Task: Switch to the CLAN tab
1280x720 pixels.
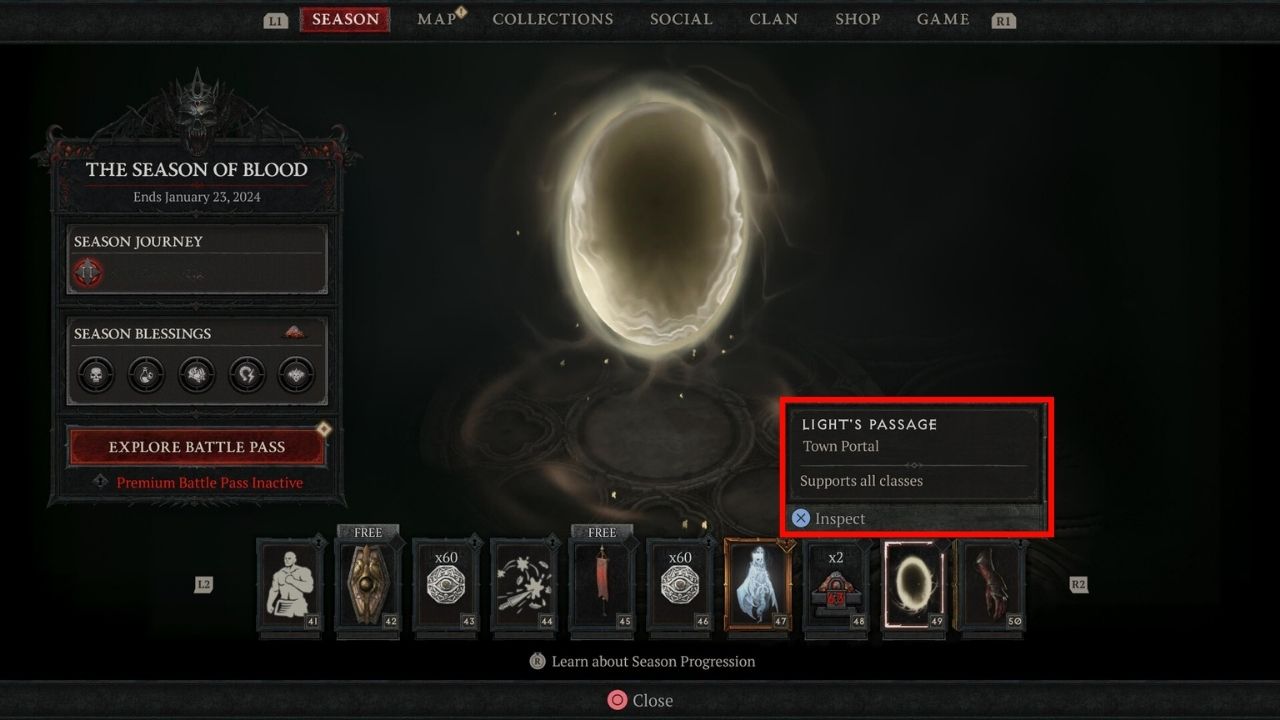Action: pyautogui.click(x=774, y=19)
